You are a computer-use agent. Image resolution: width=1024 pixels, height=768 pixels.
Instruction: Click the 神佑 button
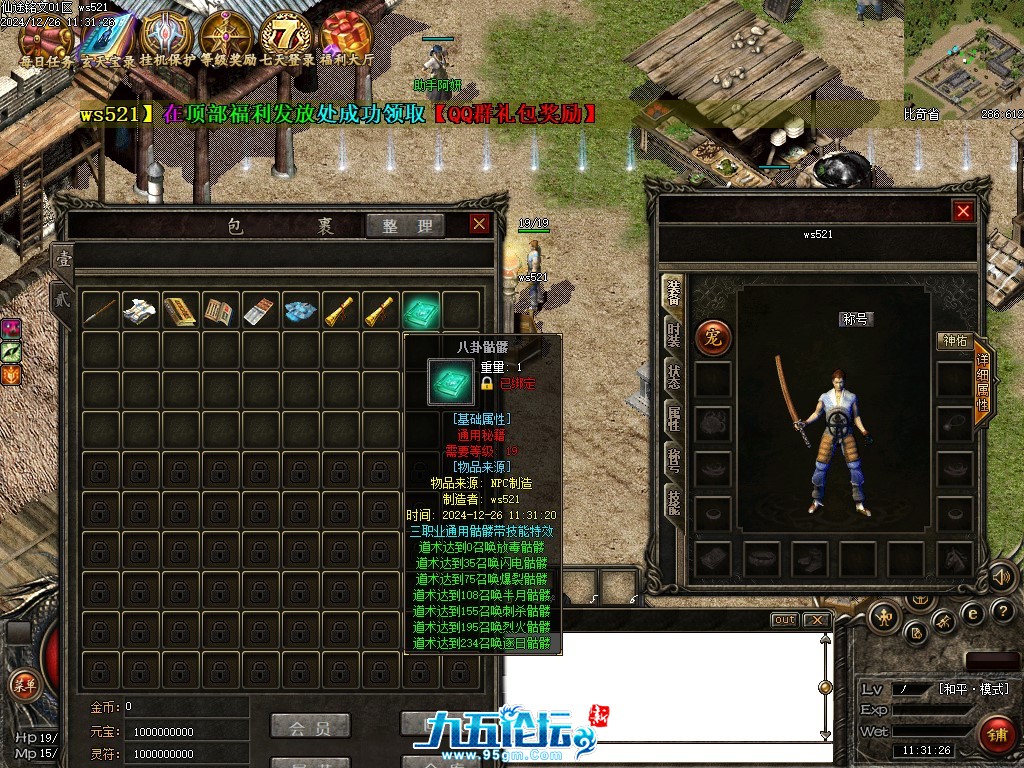click(954, 341)
